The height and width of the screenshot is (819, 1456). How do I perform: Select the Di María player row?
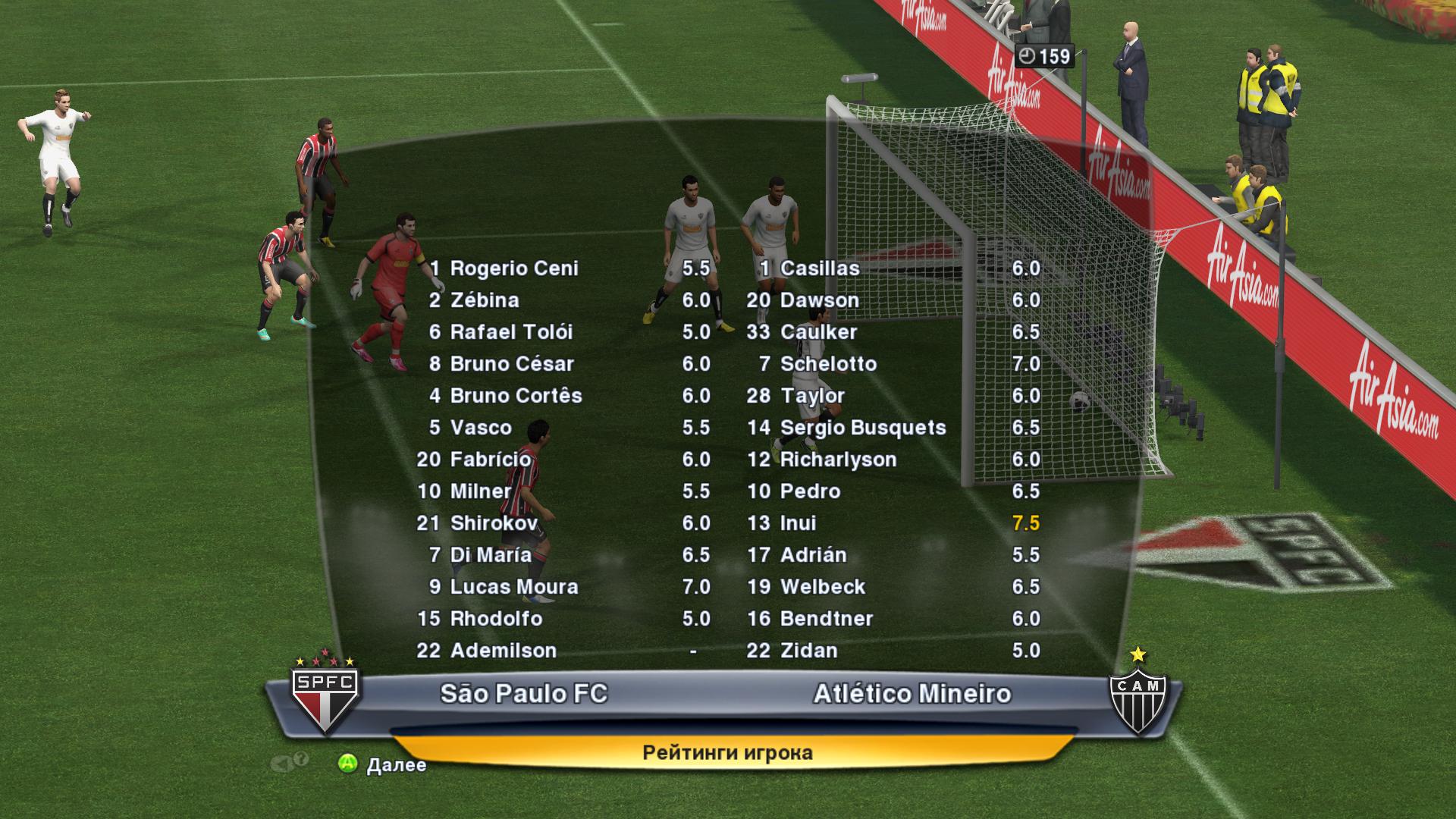(x=491, y=555)
